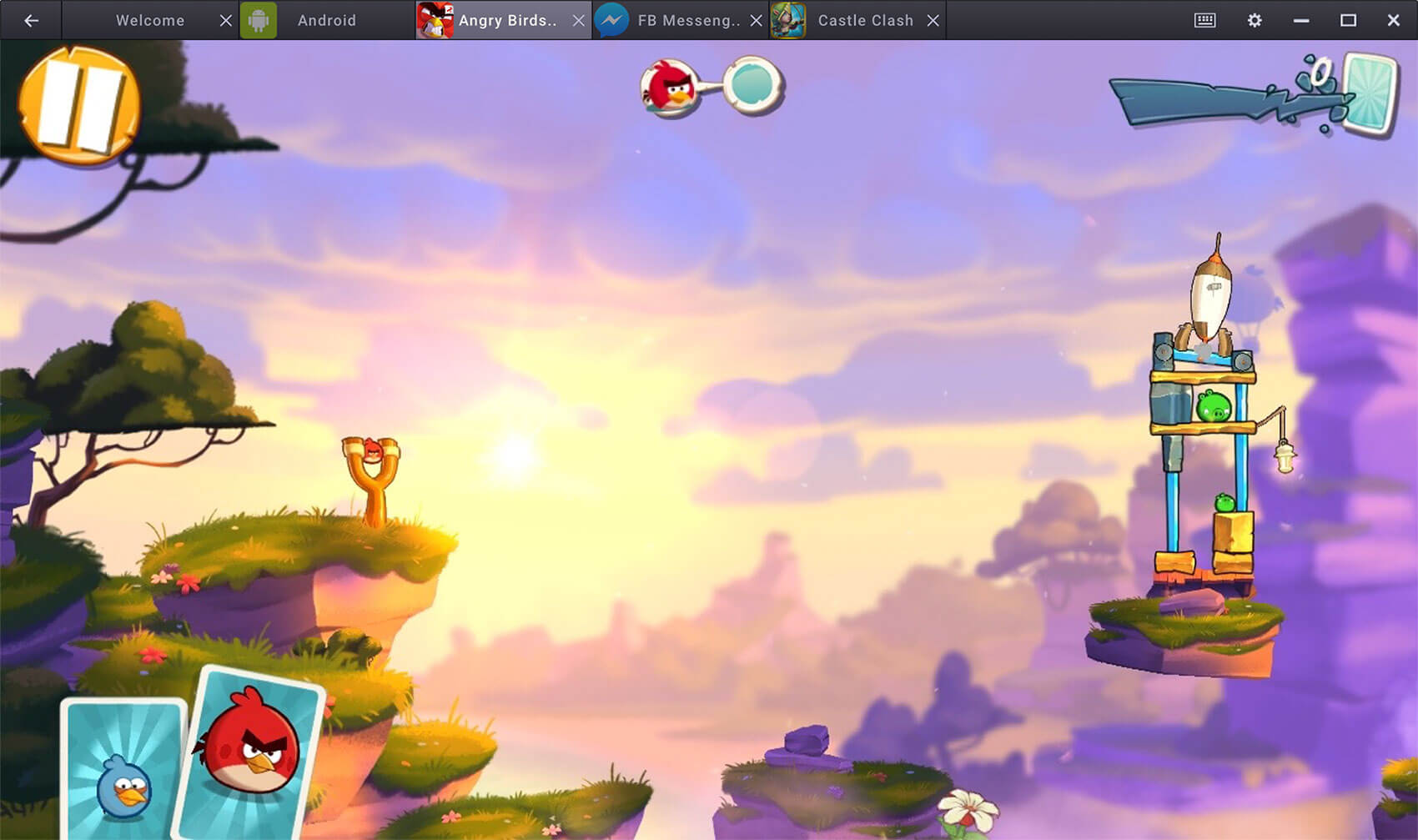
Task: Switch to the Android tab
Action: tap(325, 20)
